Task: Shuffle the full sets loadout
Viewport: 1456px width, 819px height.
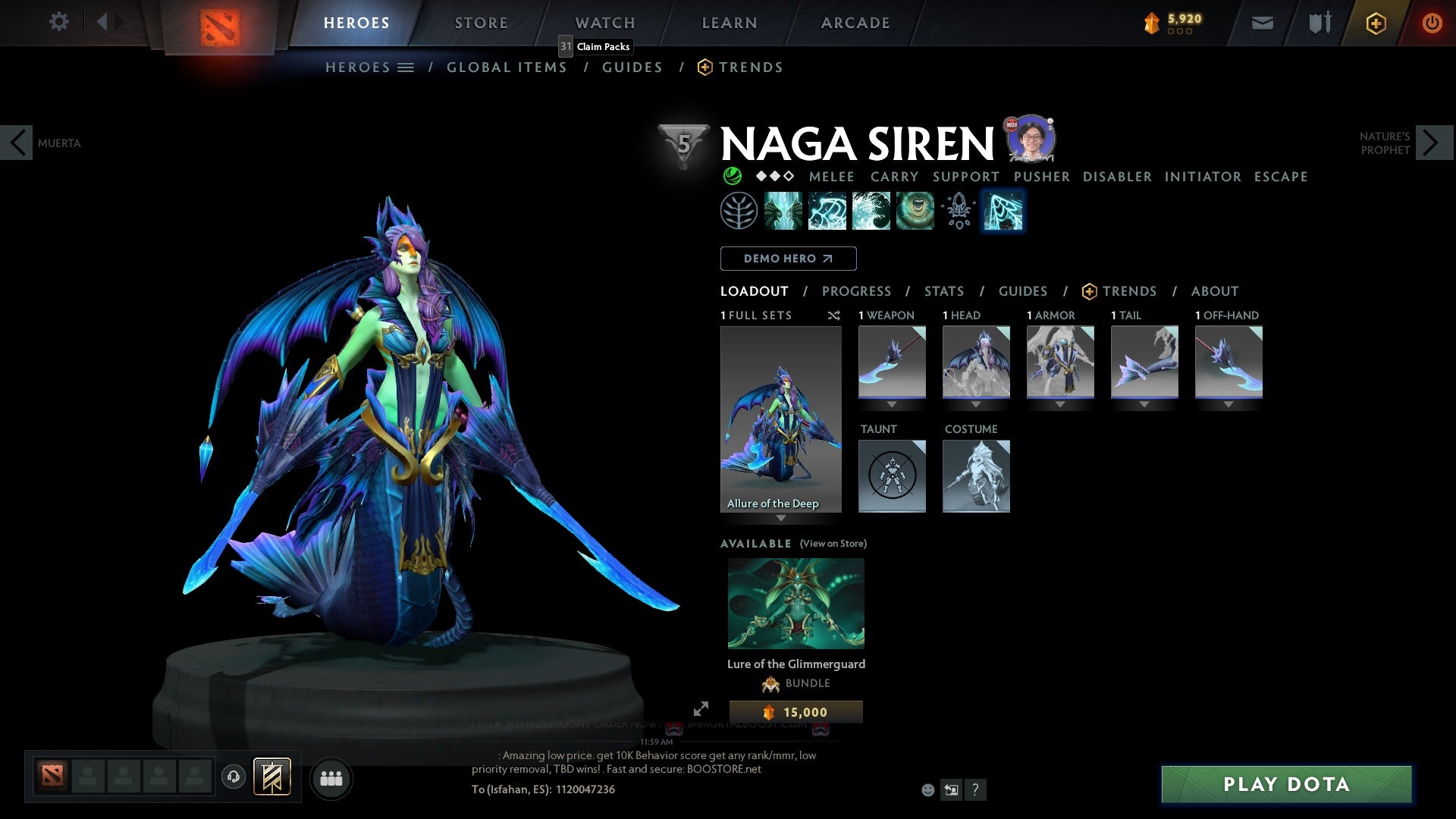Action: pyautogui.click(x=834, y=315)
